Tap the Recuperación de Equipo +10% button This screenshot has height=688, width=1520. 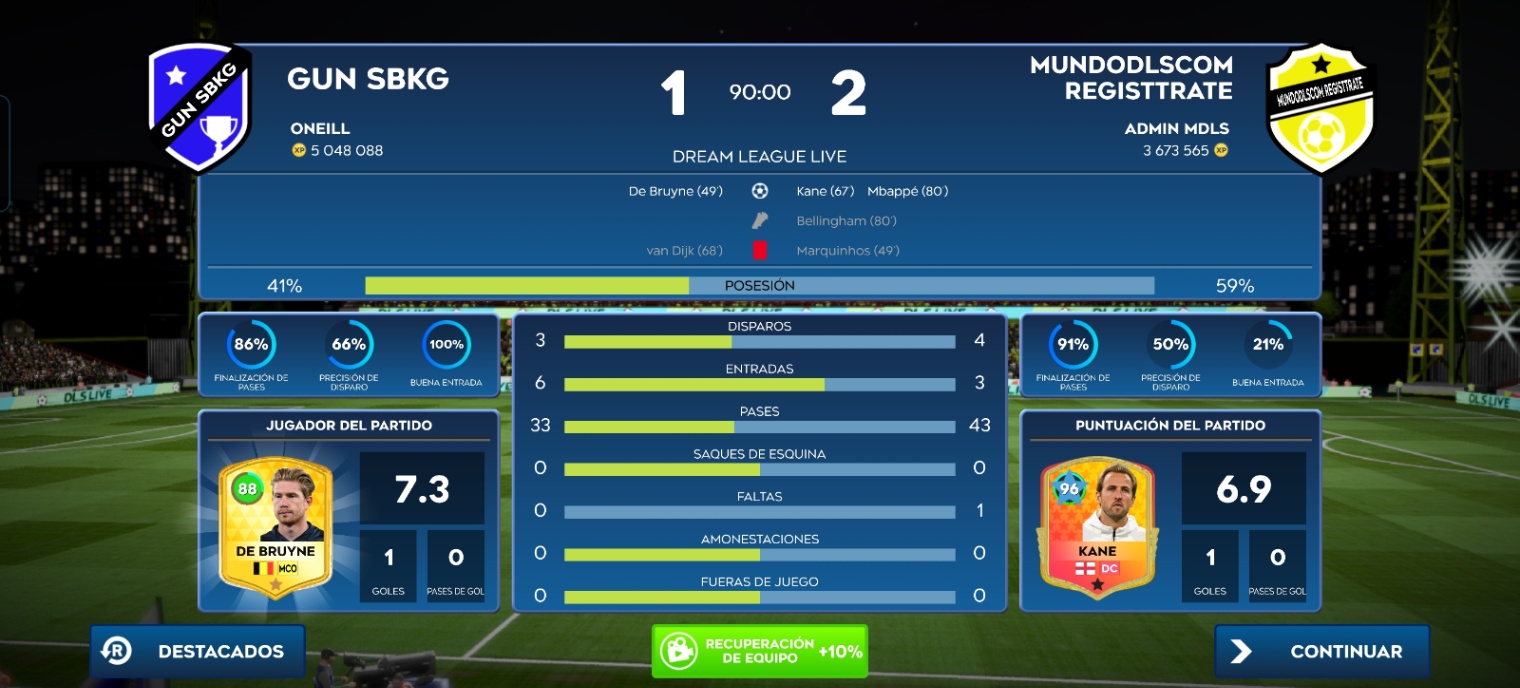pos(759,651)
